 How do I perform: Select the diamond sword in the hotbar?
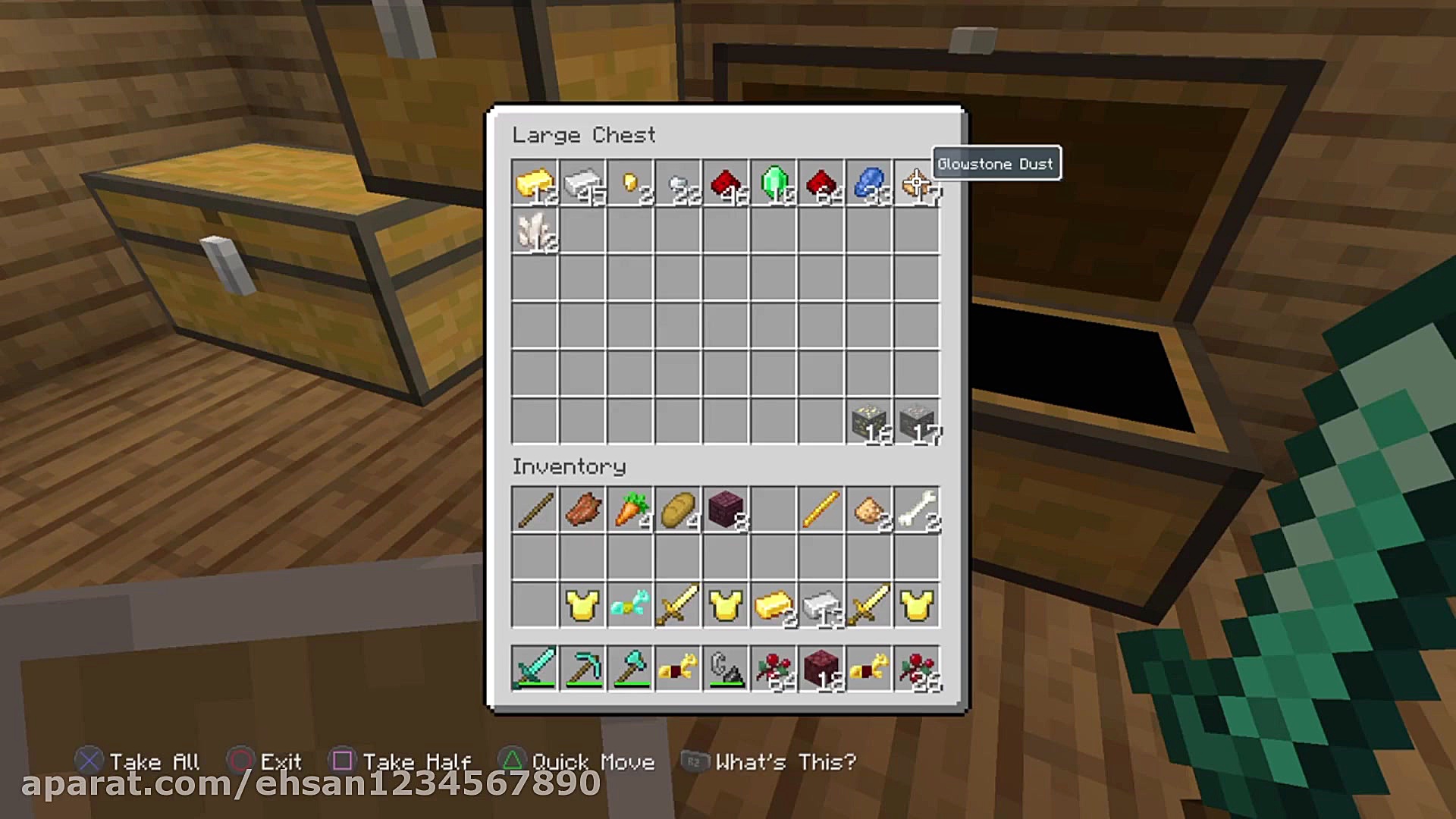click(535, 669)
